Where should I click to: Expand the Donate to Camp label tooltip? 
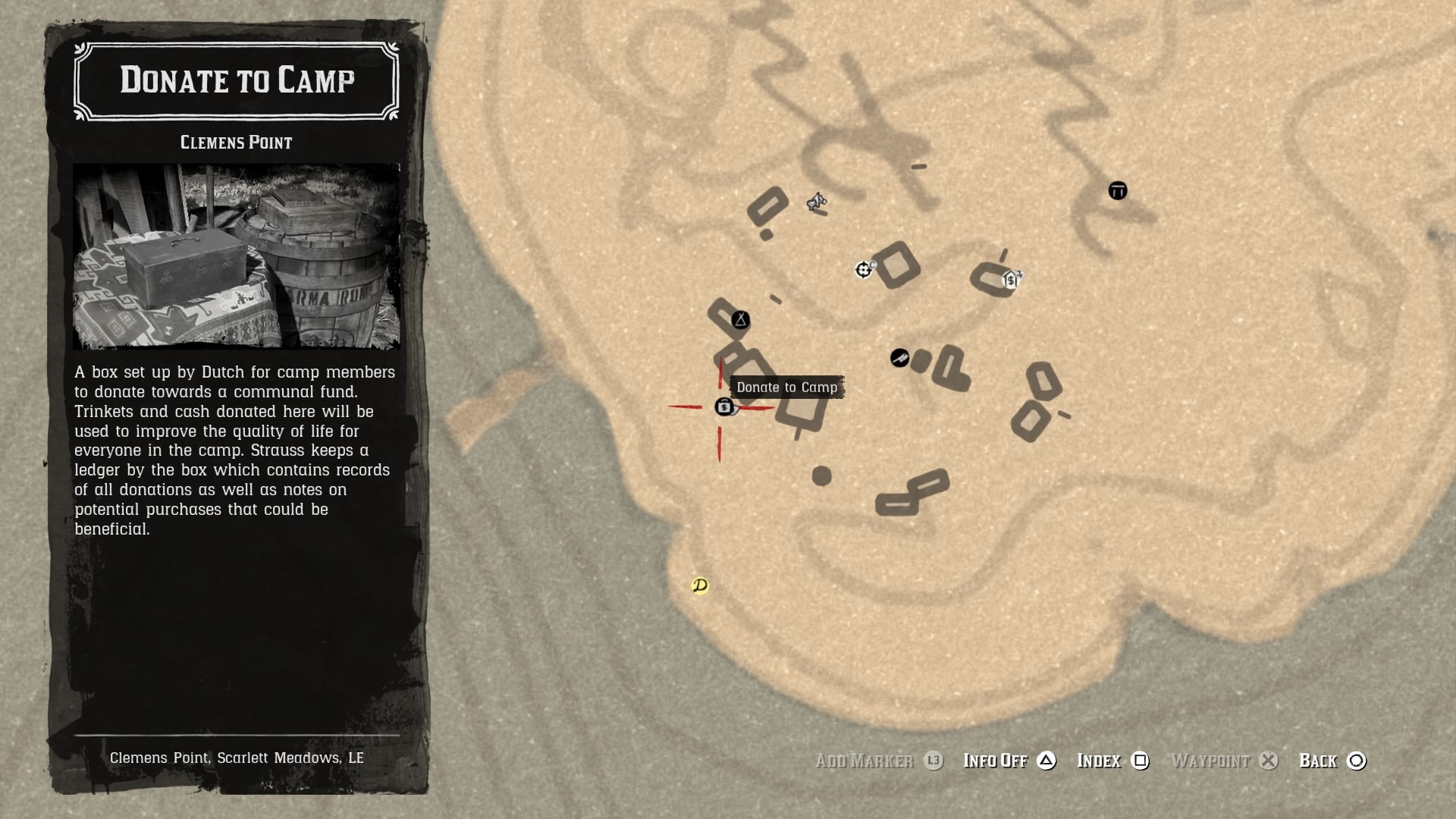click(787, 387)
